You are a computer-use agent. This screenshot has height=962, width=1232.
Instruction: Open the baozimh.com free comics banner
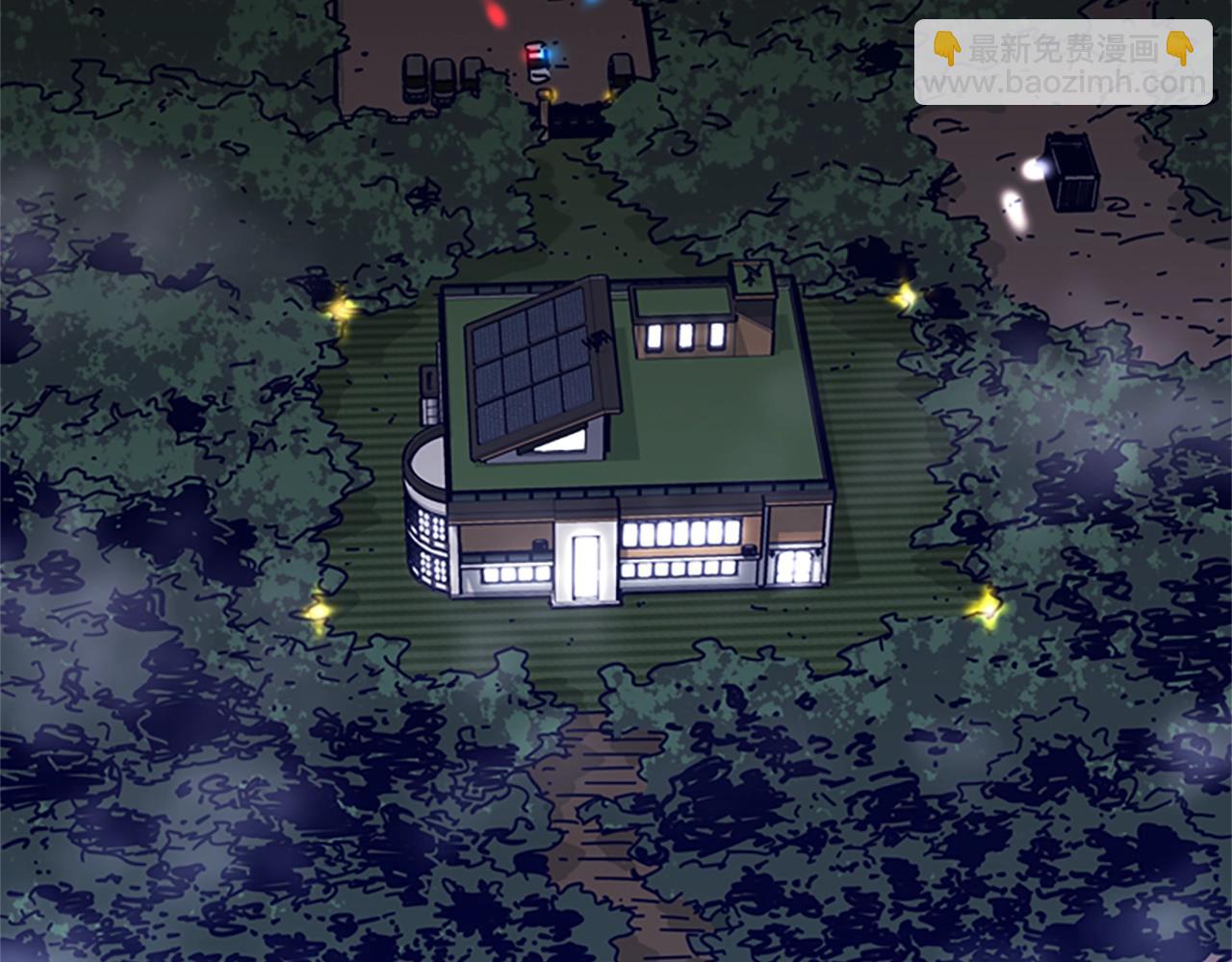[x=1063, y=63]
